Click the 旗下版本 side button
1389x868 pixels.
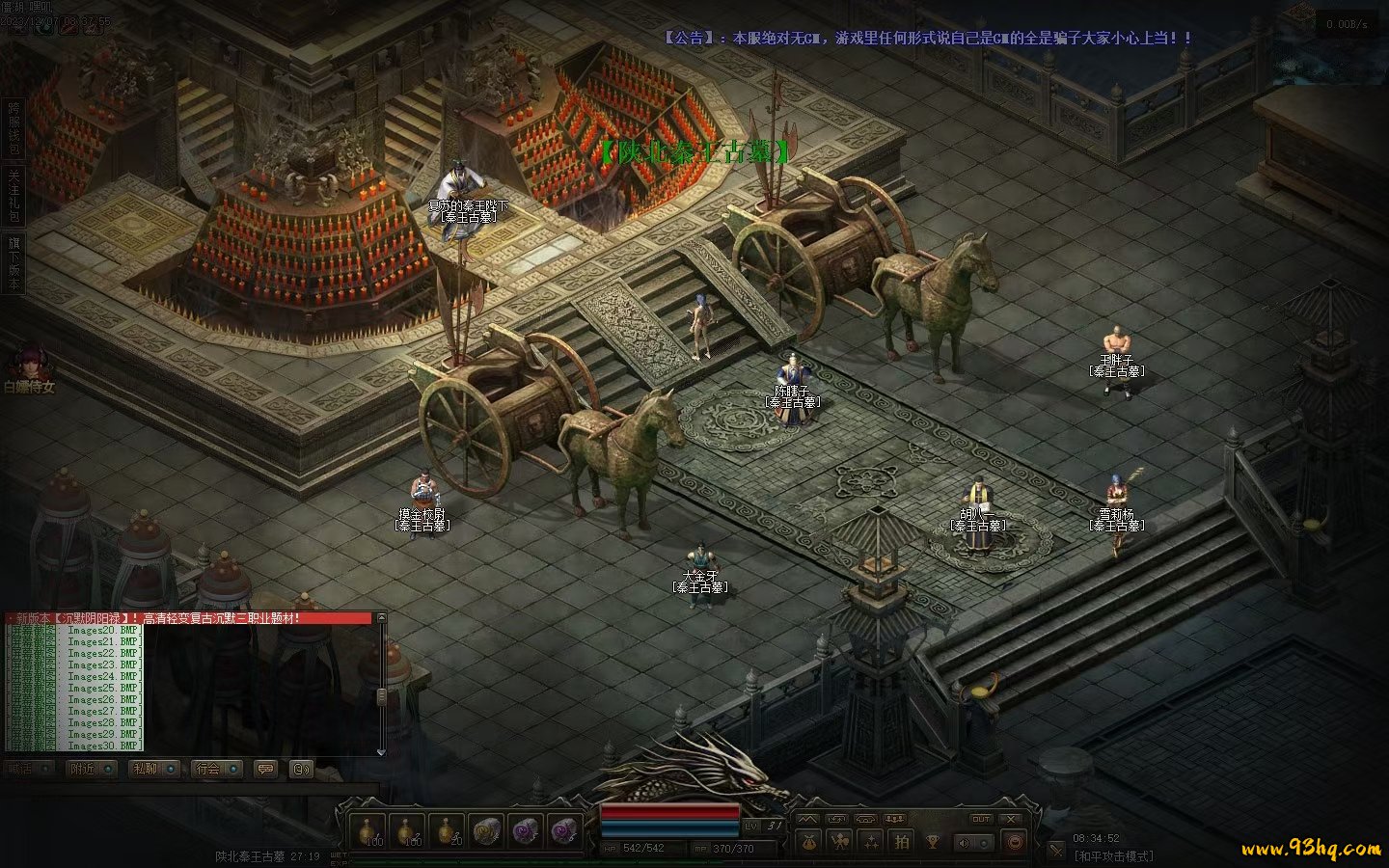(14, 261)
